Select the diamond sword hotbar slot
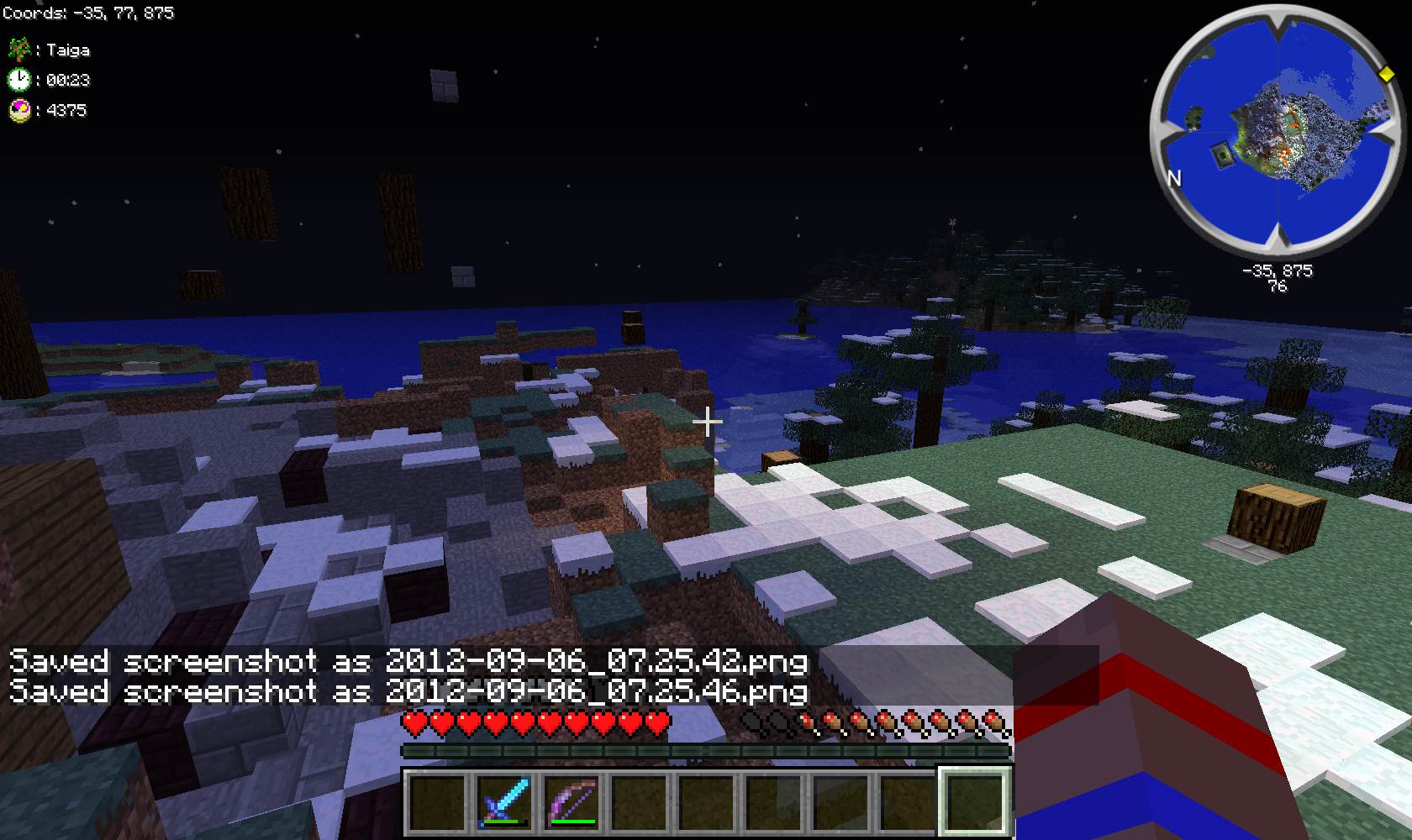Image resolution: width=1412 pixels, height=840 pixels. tap(504, 801)
